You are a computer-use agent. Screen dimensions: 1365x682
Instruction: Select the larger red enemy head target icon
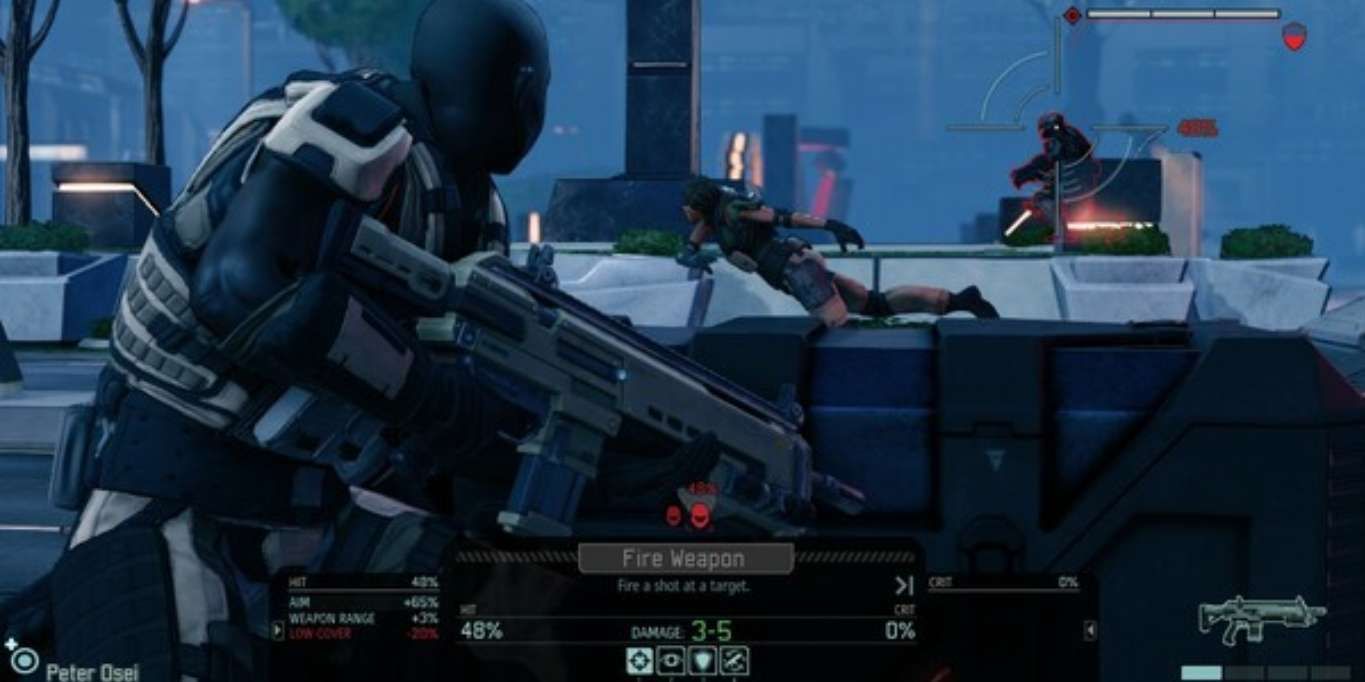coord(700,515)
